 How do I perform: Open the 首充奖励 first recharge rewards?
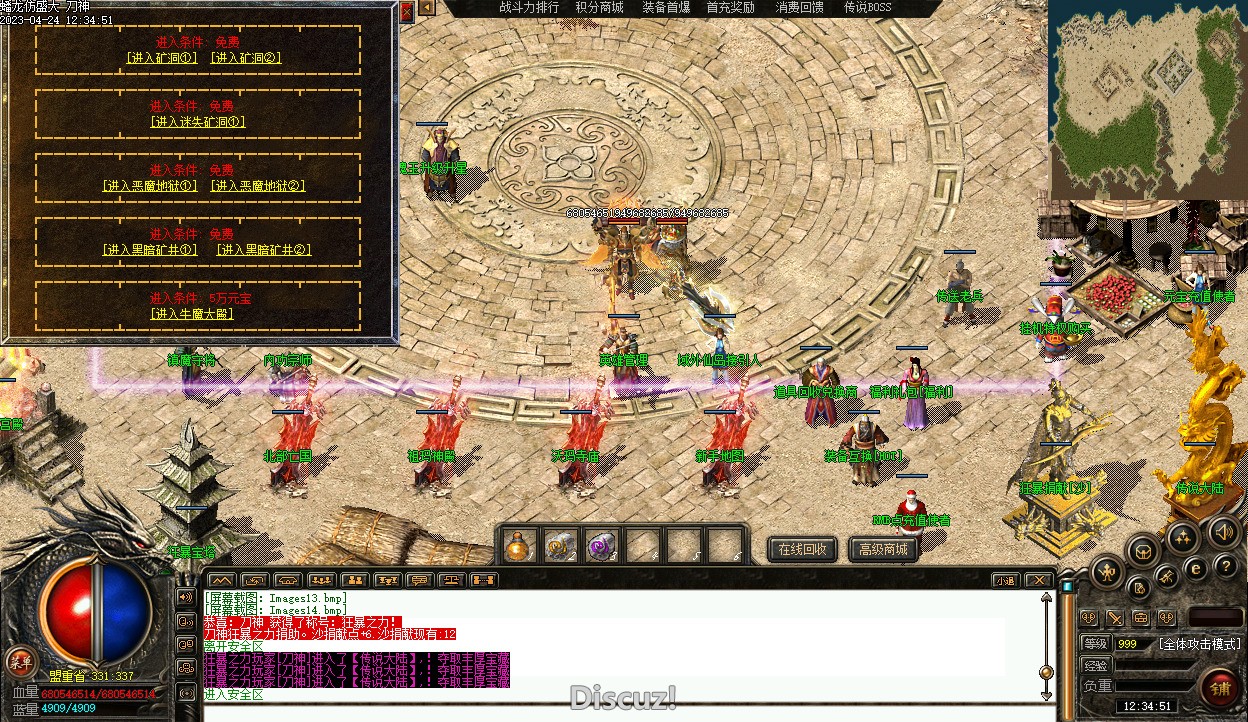tap(731, 8)
